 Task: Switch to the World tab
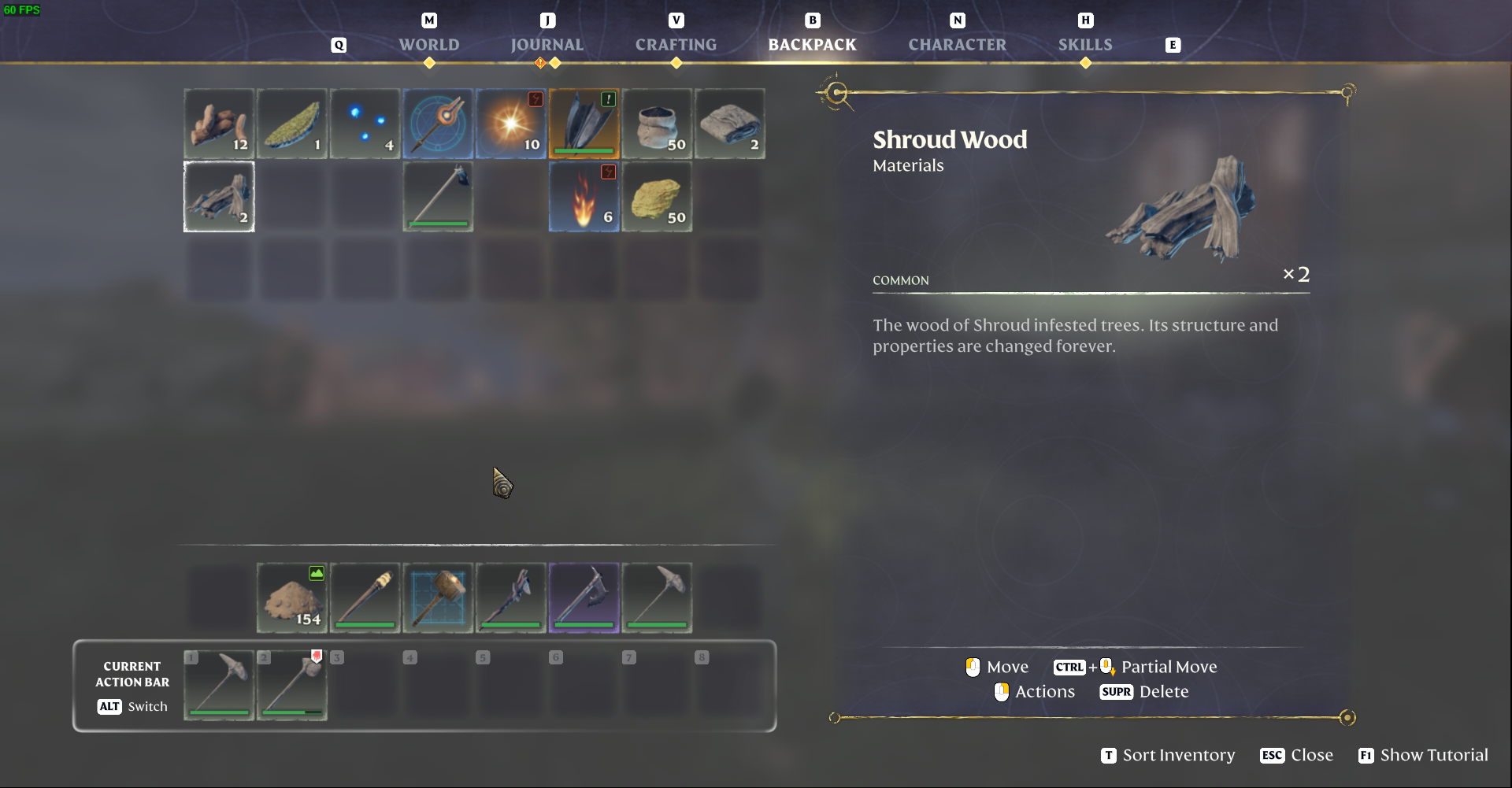428,45
